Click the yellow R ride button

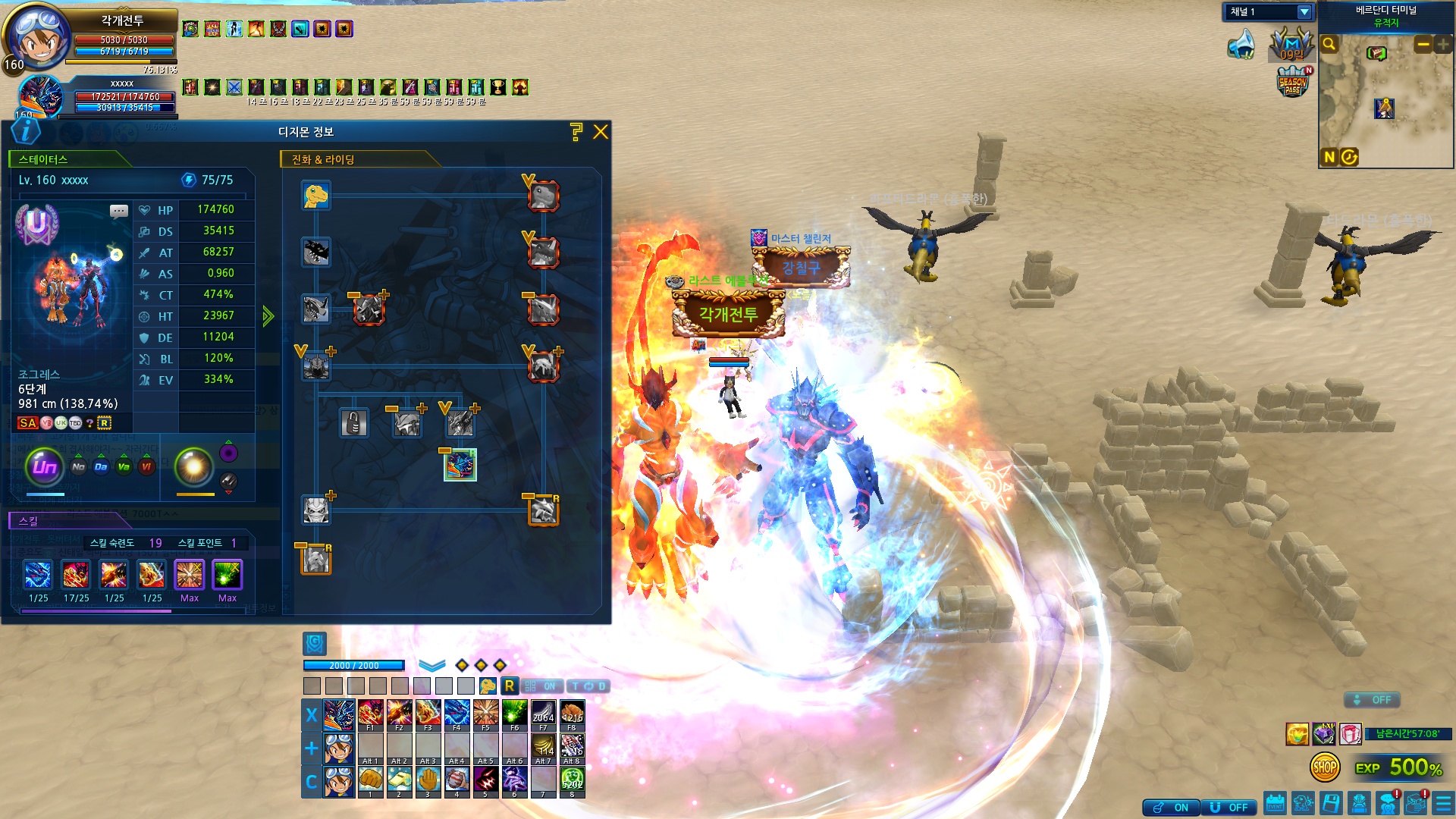pyautogui.click(x=510, y=686)
